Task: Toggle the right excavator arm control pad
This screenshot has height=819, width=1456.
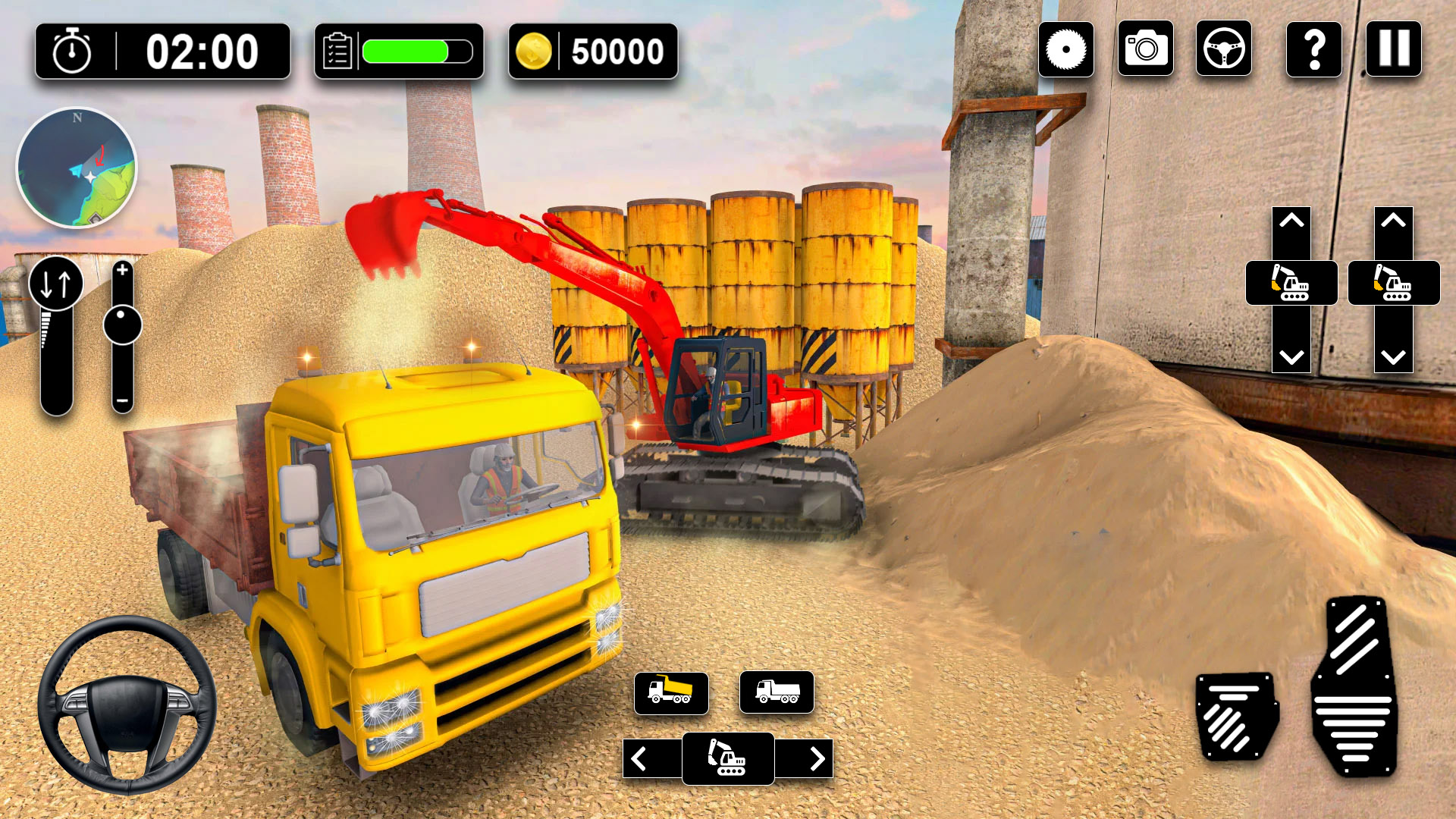Action: coord(1394,283)
